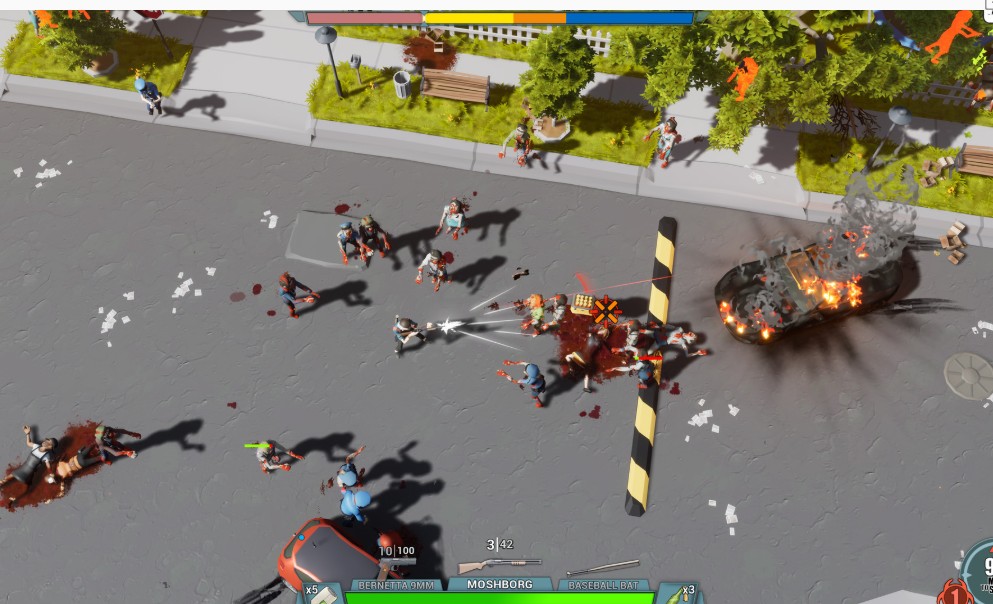Select the Bernetta 9MM weapon slot
993x604 pixels.
coord(395,584)
